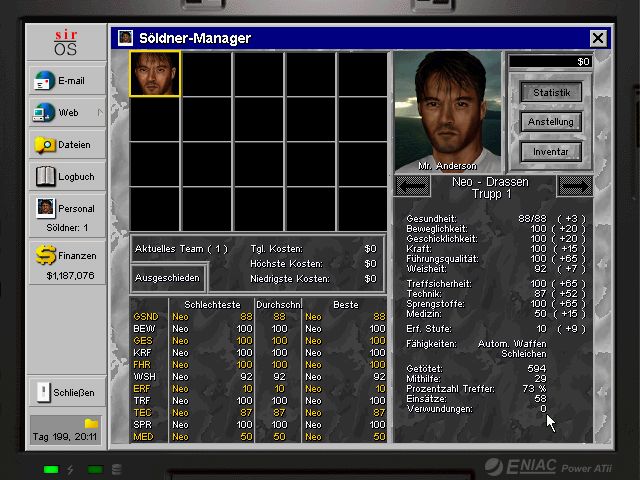
Task: Open the Web browser entry
Action: [x=66, y=113]
